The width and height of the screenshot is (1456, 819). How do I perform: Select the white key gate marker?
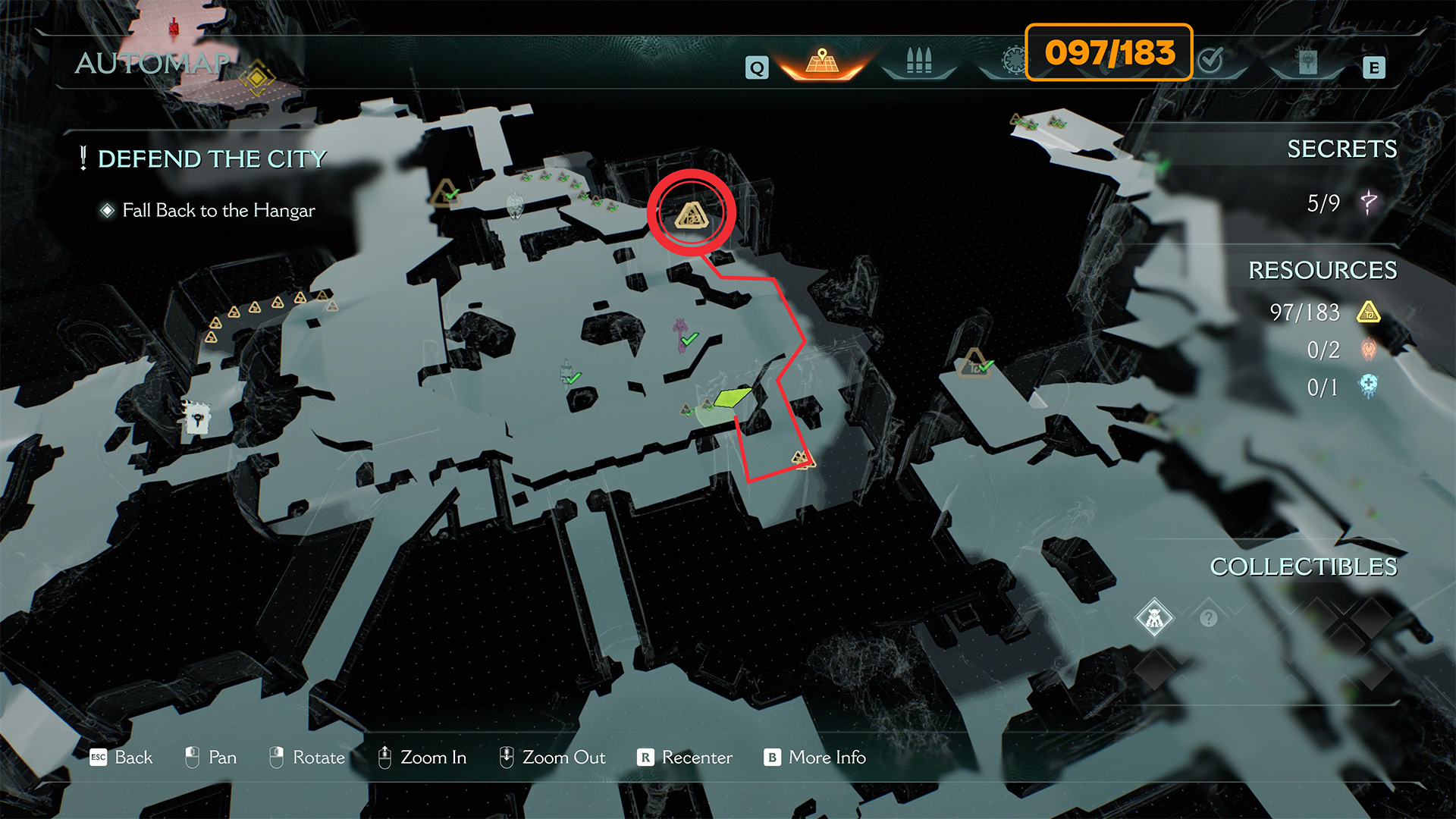[196, 417]
